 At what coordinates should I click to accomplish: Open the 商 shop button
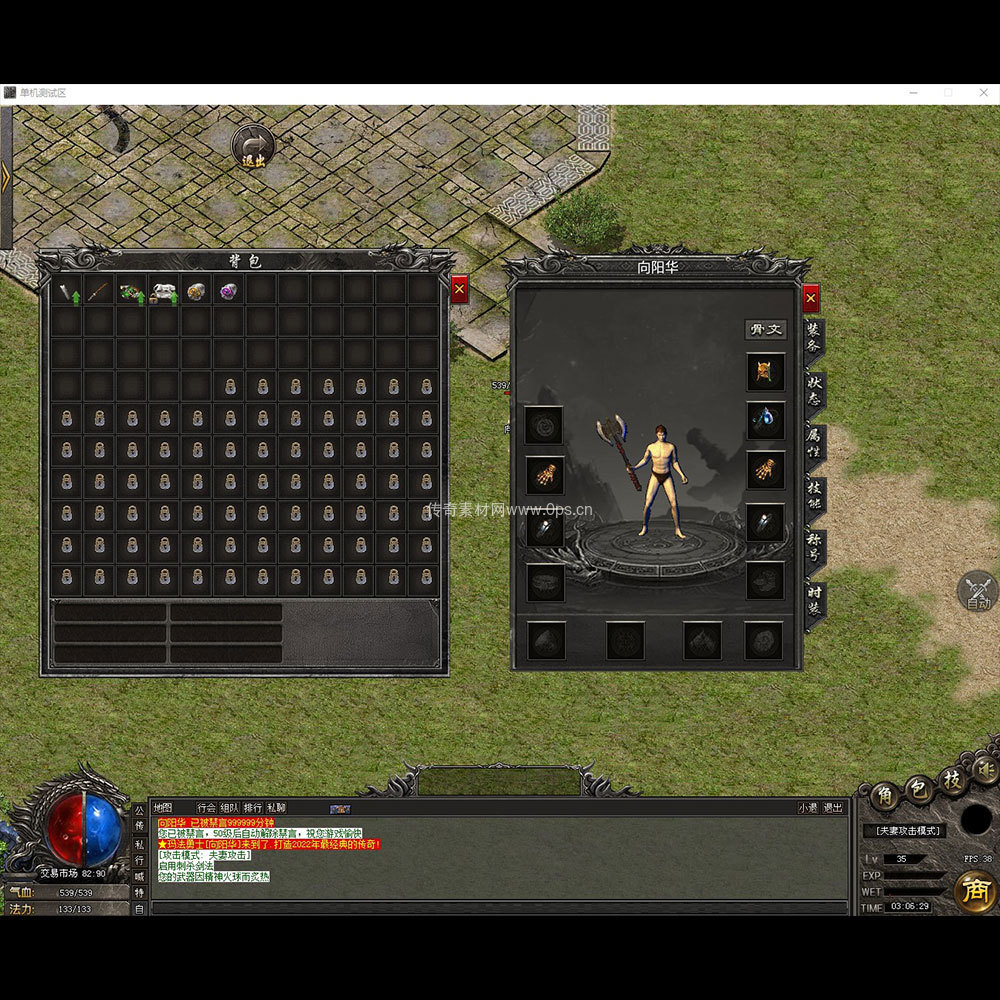(x=974, y=890)
